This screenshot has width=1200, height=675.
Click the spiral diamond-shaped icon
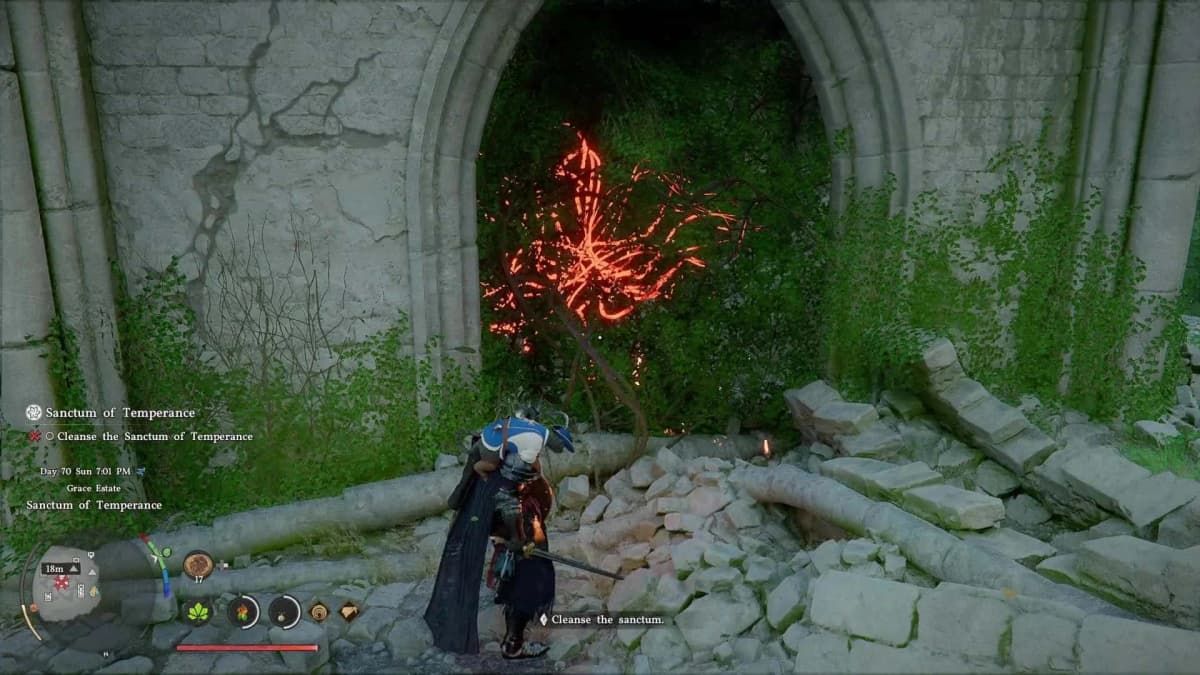(x=319, y=611)
